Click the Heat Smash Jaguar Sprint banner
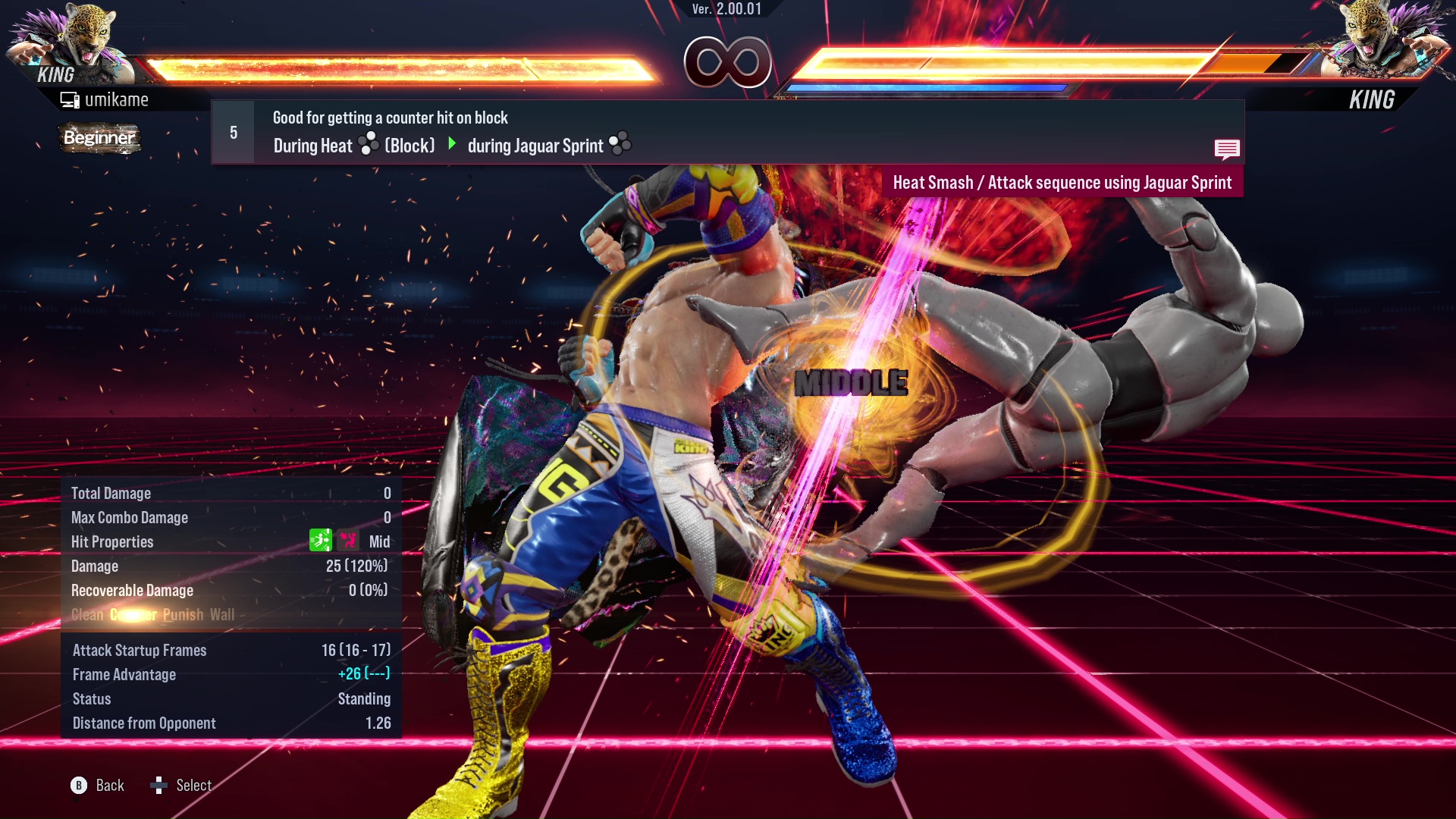The width and height of the screenshot is (1456, 819). coord(1064,182)
